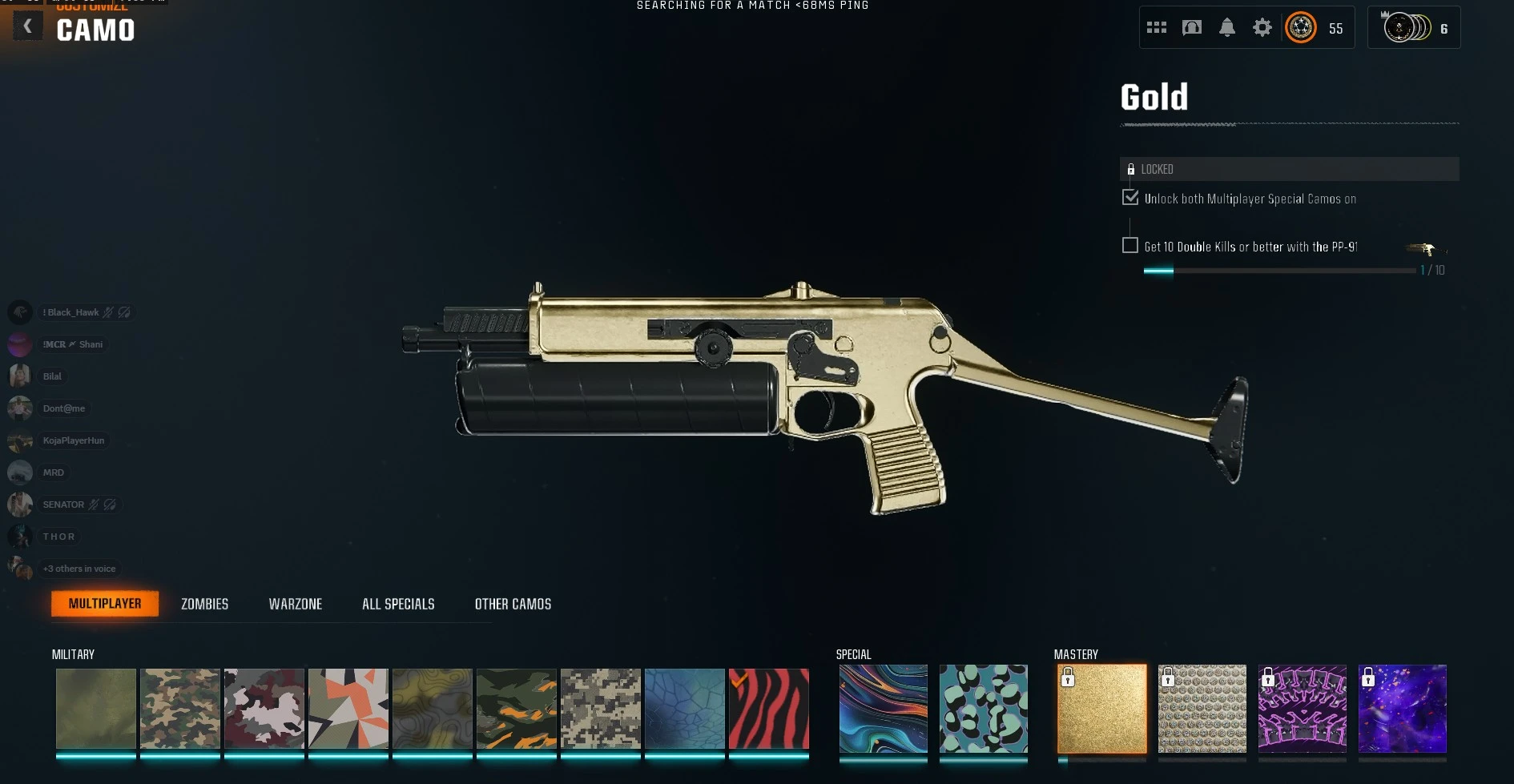The image size is (1514, 784).
Task: Expand the +3 others in voice entry
Action: click(x=79, y=569)
